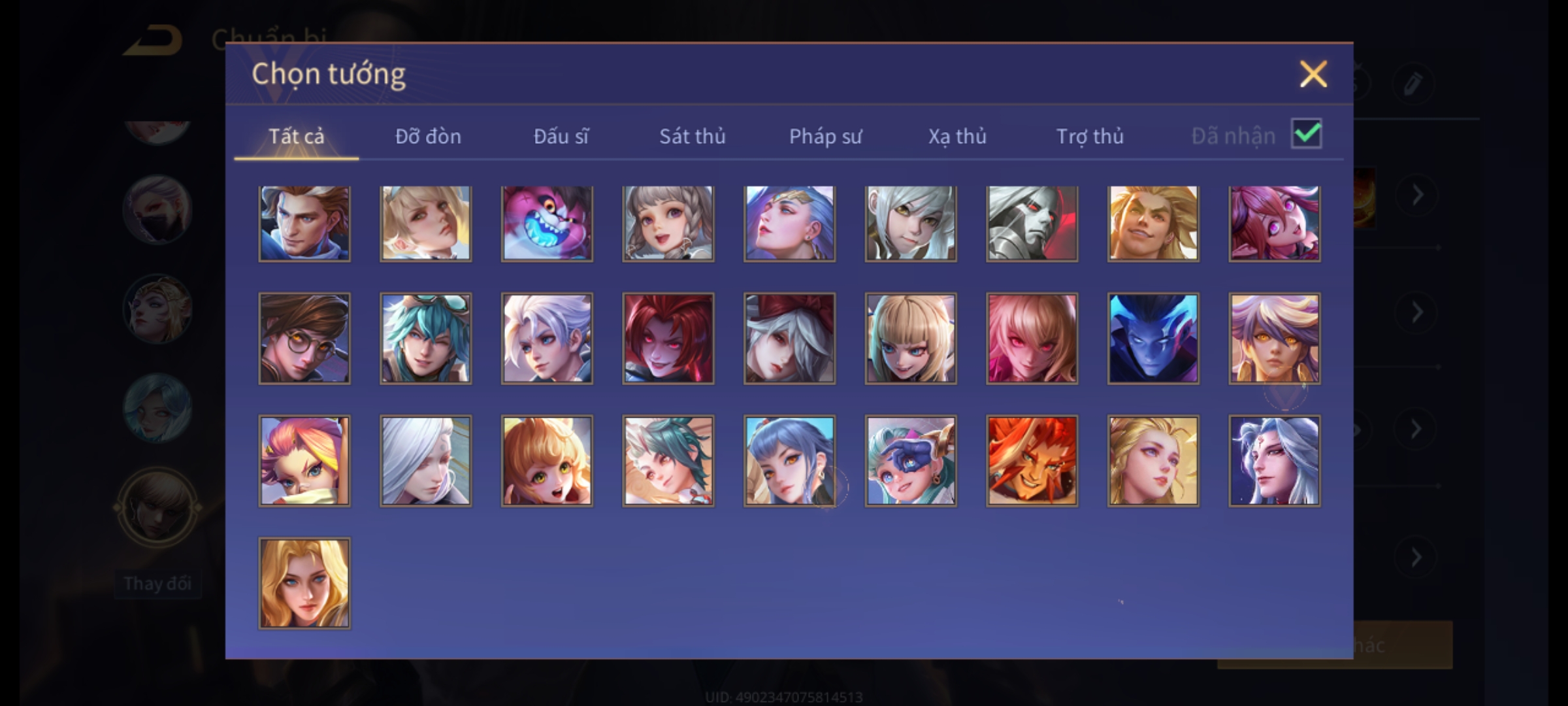Select the silver armored red-eyed hero

[x=1032, y=224]
